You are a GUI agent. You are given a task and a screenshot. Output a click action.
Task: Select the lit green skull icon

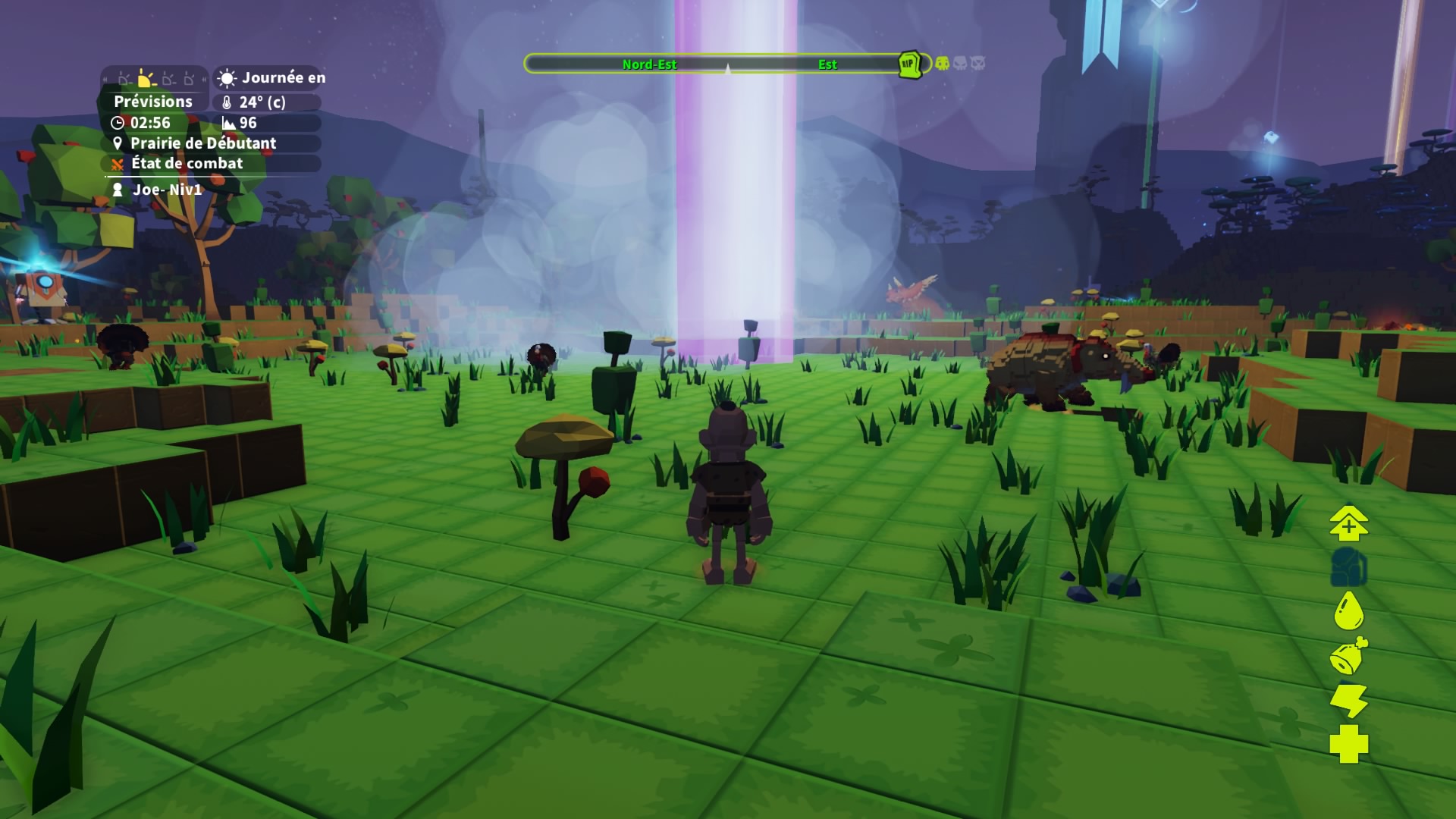tap(942, 64)
